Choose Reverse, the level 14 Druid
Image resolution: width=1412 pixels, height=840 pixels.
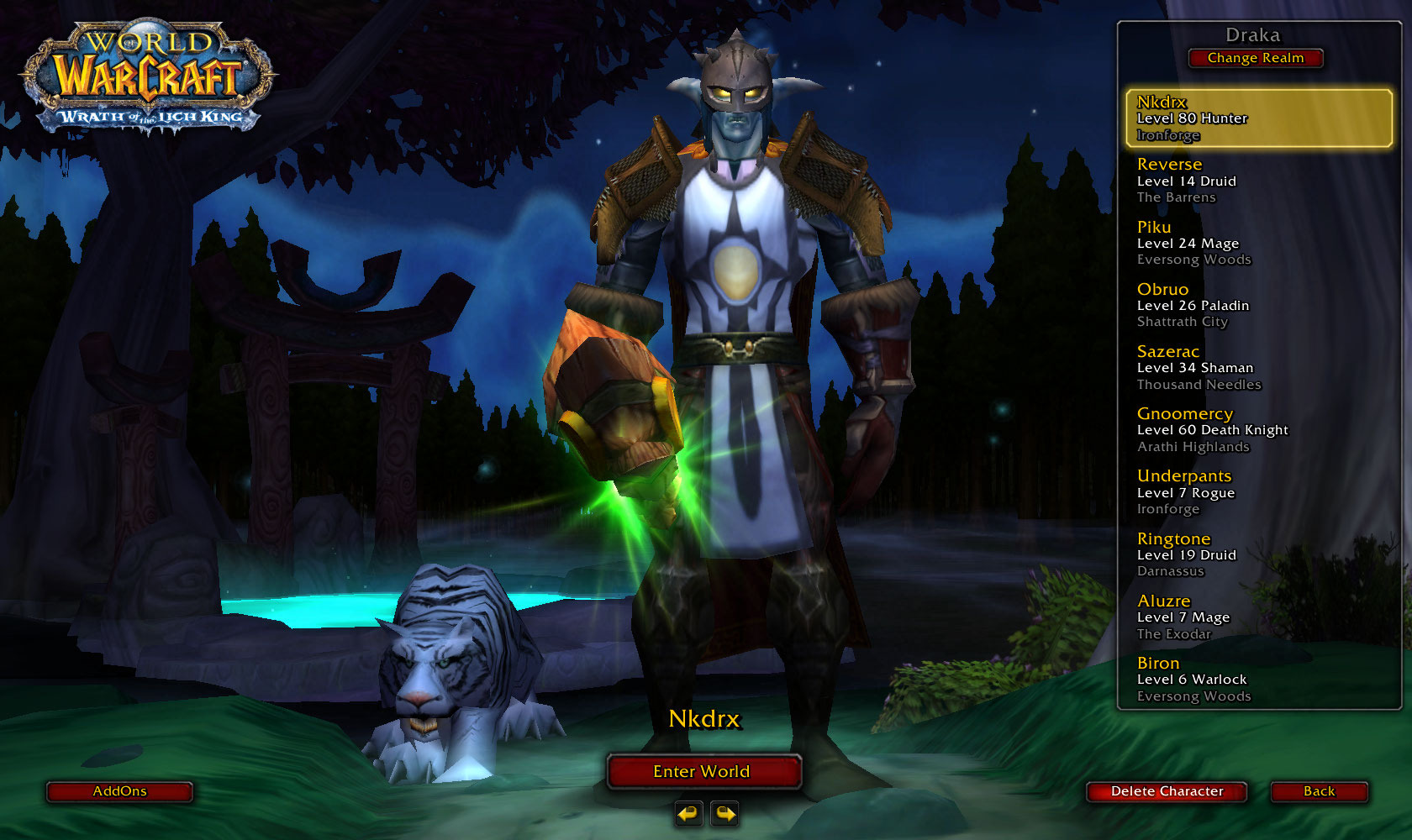coord(1258,181)
